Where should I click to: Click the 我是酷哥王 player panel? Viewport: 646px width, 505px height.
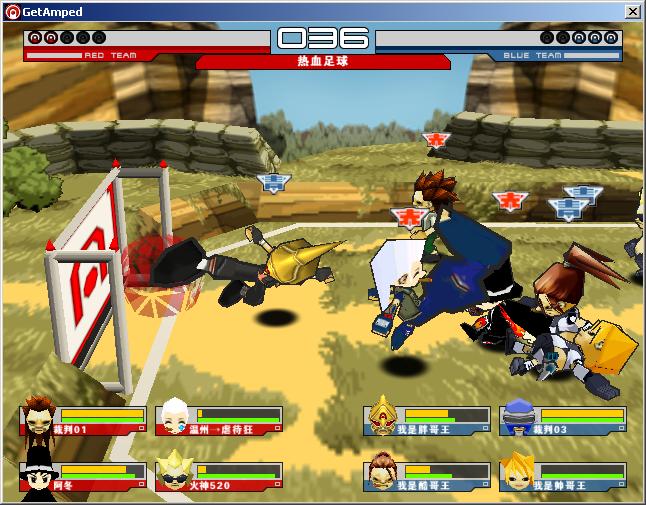(428, 476)
